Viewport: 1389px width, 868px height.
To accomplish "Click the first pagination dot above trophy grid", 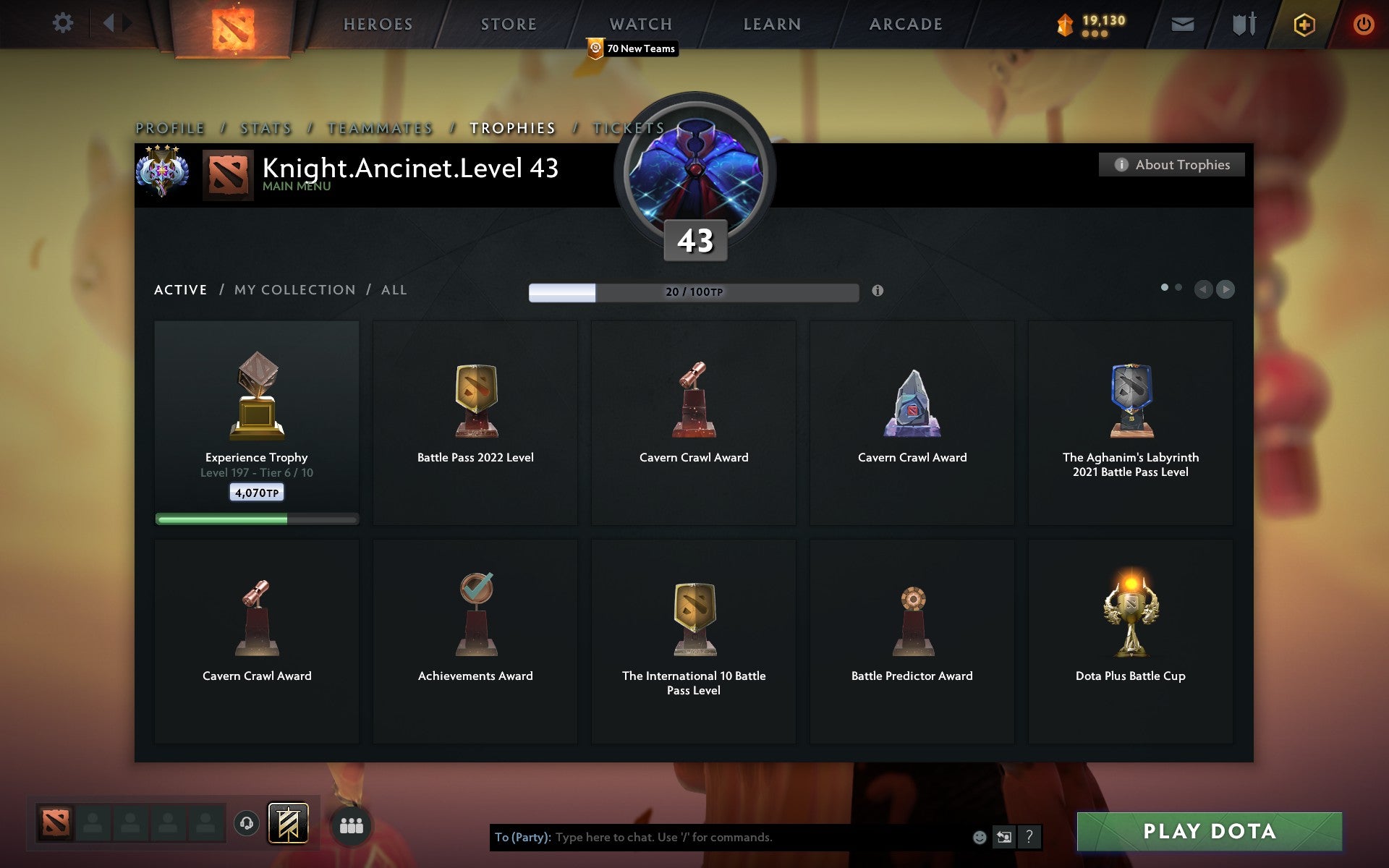I will (x=1165, y=287).
